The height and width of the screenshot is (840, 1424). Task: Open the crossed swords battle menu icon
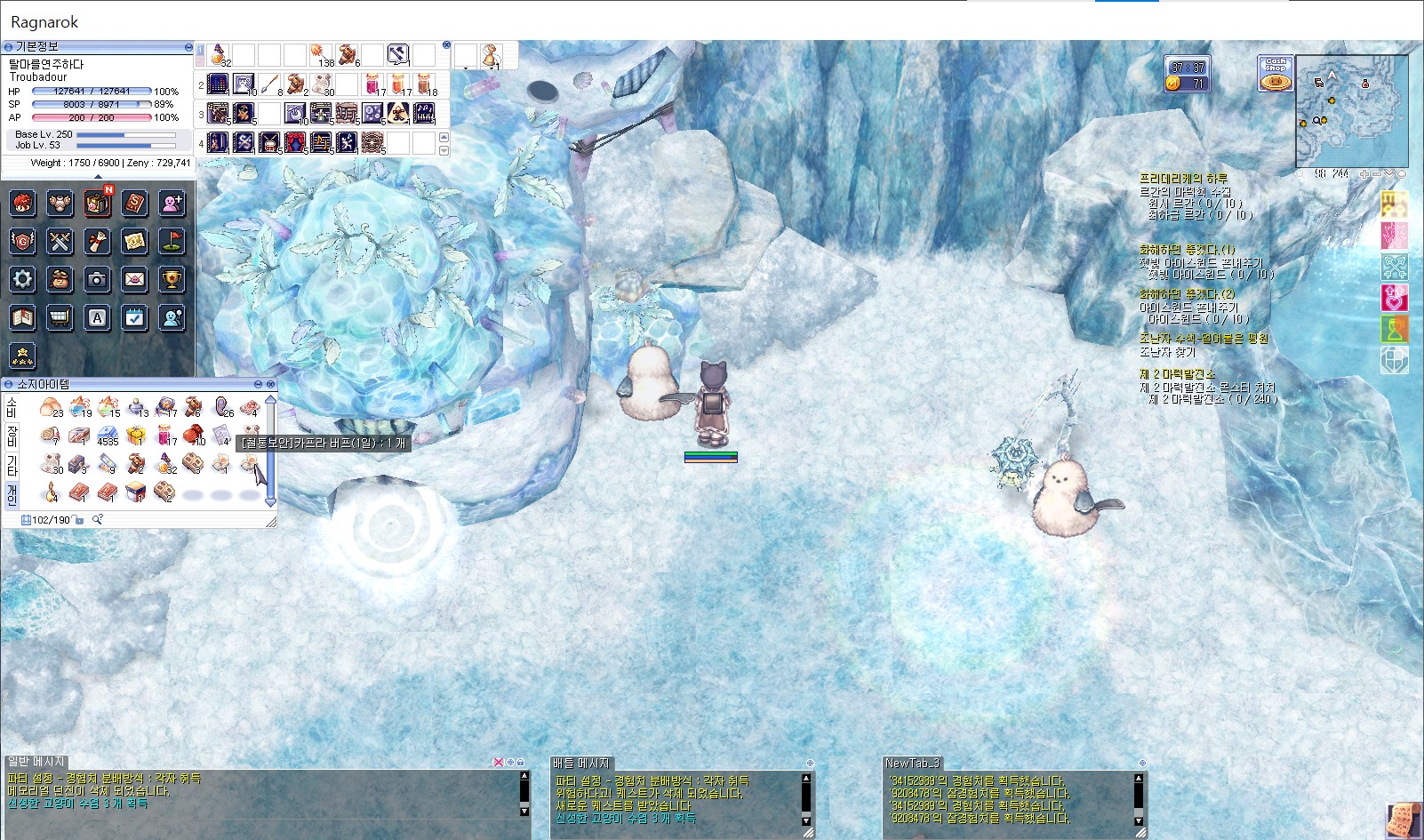coord(60,241)
